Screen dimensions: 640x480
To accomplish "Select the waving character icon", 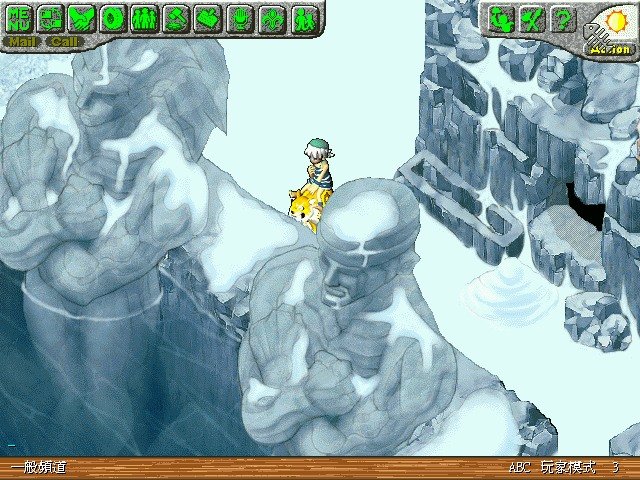I will [x=502, y=18].
